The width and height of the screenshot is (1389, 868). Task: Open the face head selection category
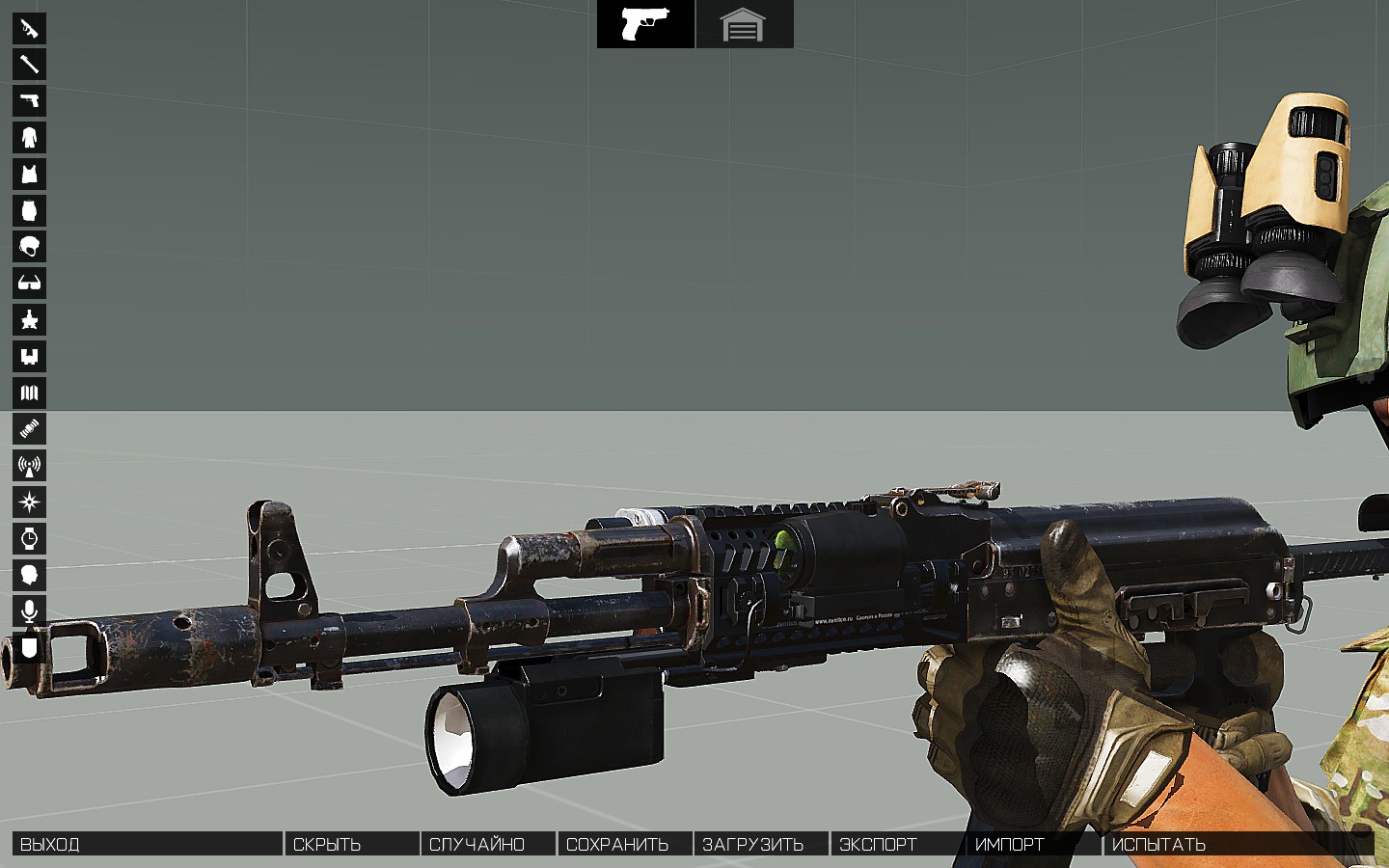[29, 575]
